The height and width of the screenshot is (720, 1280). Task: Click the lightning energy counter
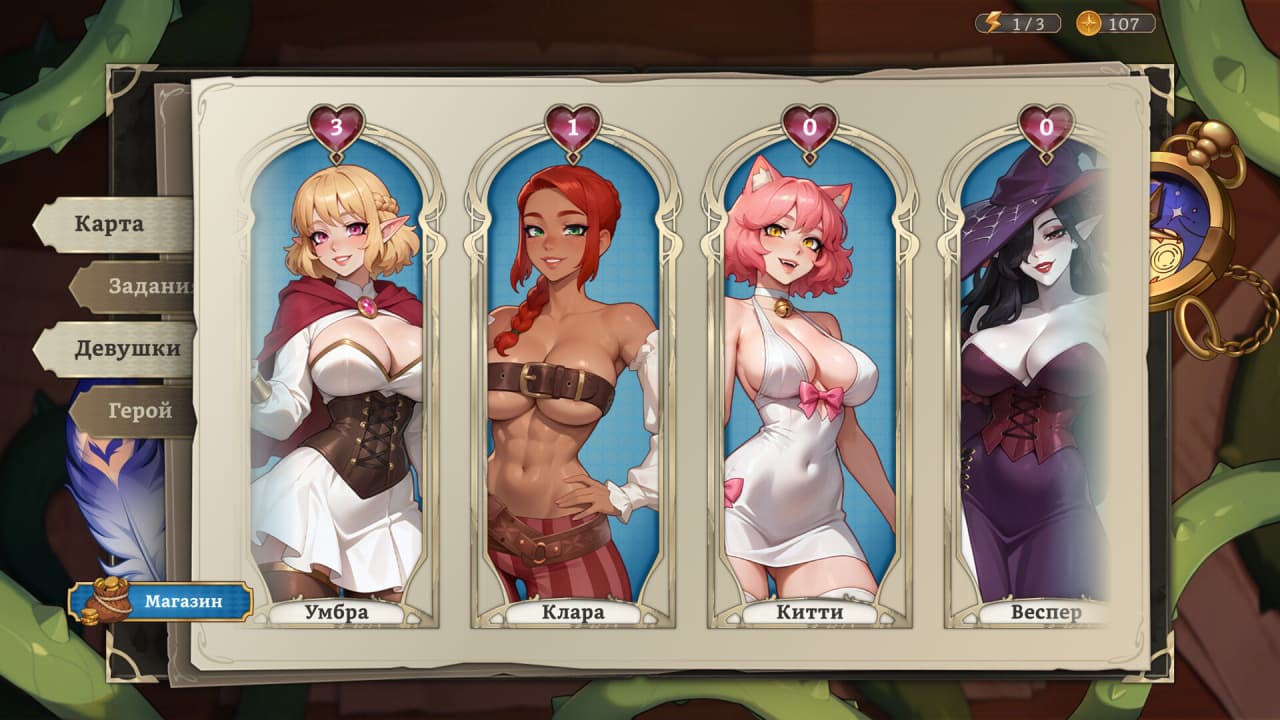coord(1018,24)
